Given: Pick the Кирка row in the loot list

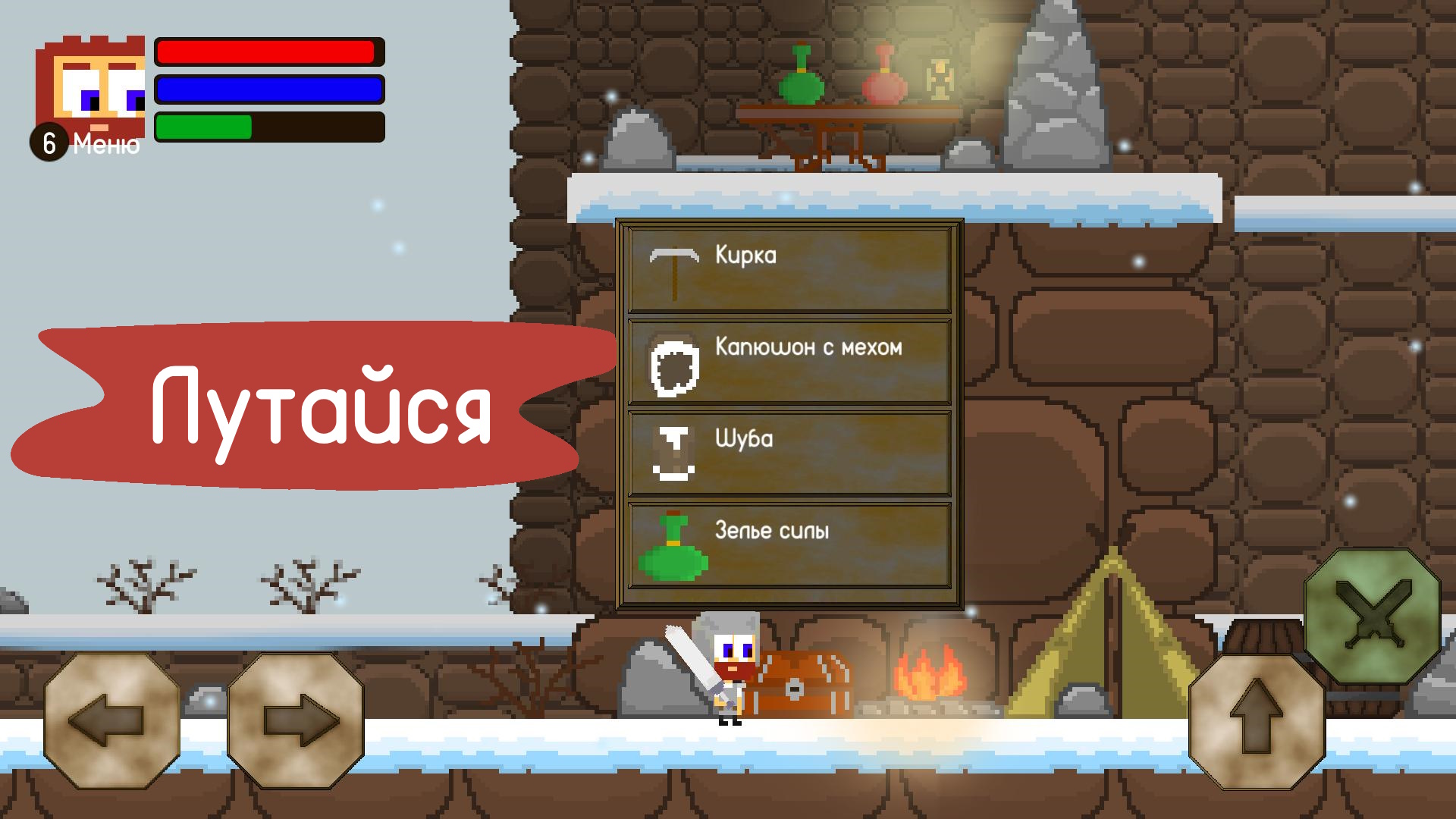Looking at the screenshot, I should (789, 268).
